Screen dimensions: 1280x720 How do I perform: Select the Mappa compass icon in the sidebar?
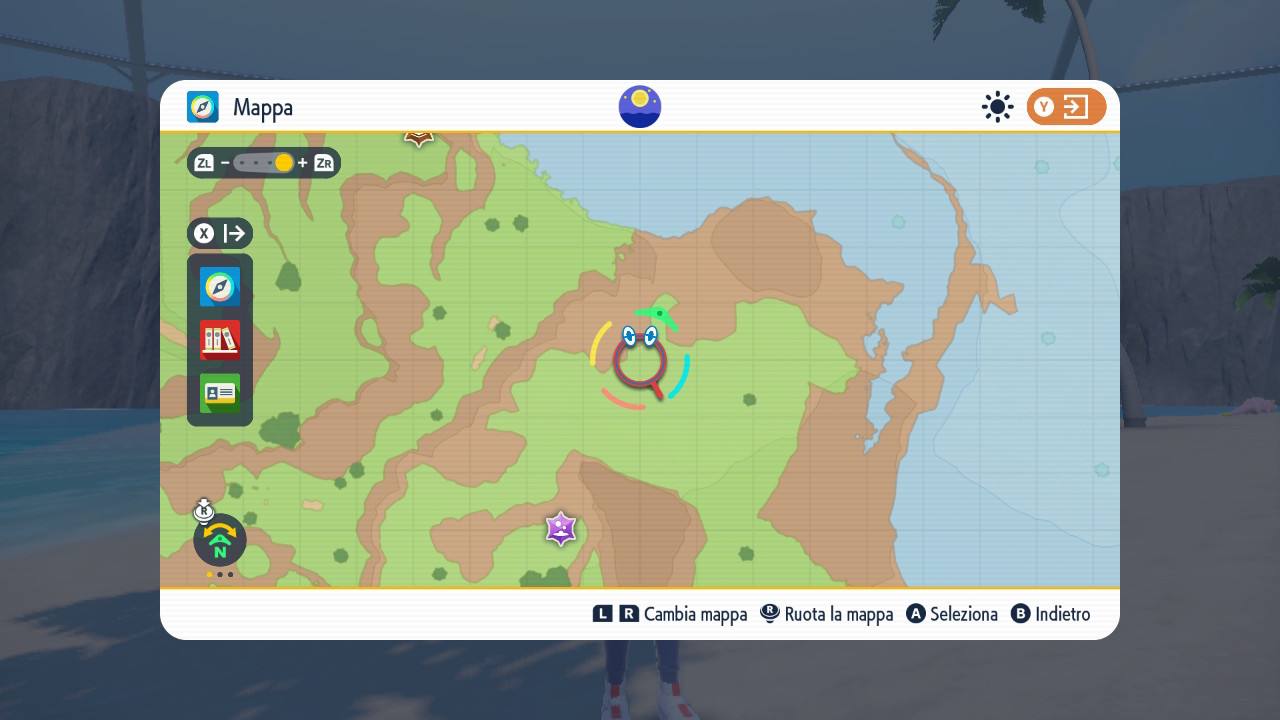(219, 287)
